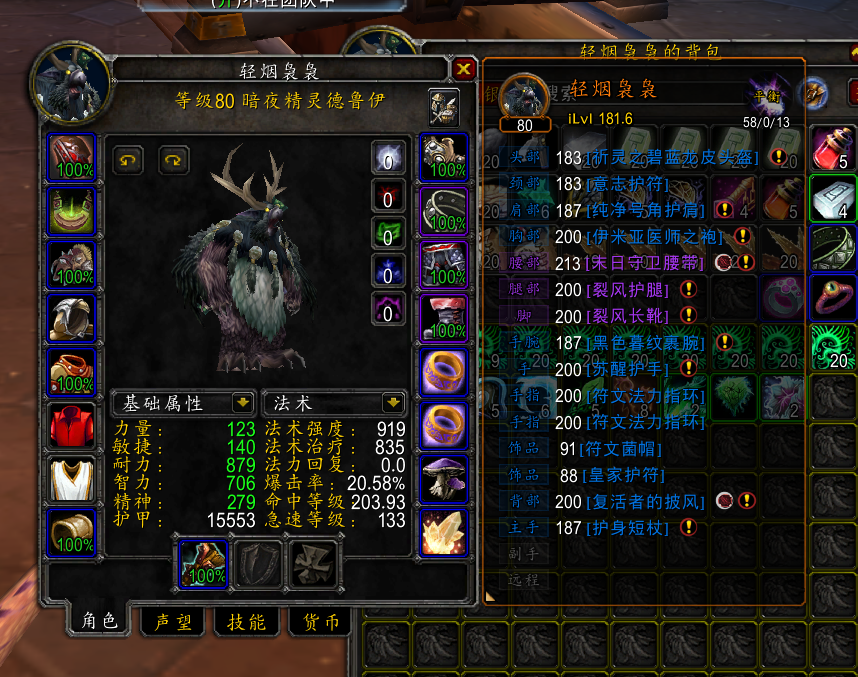The height and width of the screenshot is (677, 858).
Task: Select the red shirt equipment slot
Action: click(x=72, y=425)
